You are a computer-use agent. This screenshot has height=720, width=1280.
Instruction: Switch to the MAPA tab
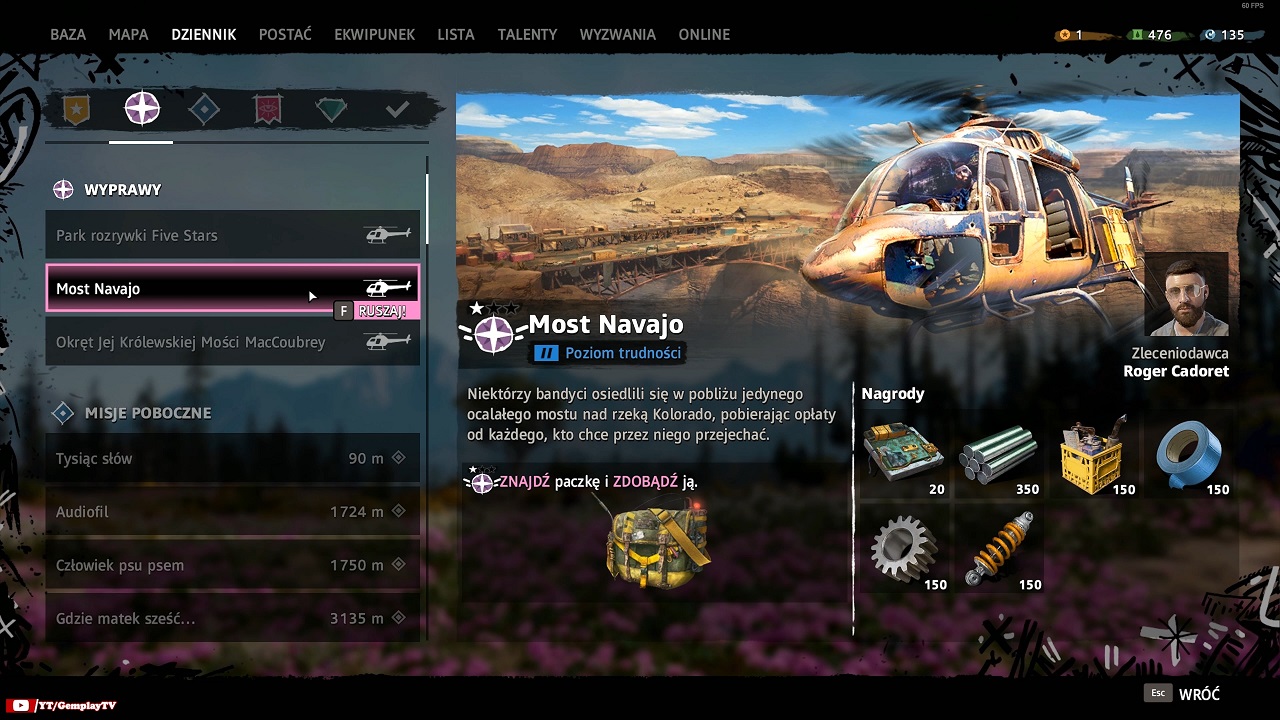(x=128, y=34)
